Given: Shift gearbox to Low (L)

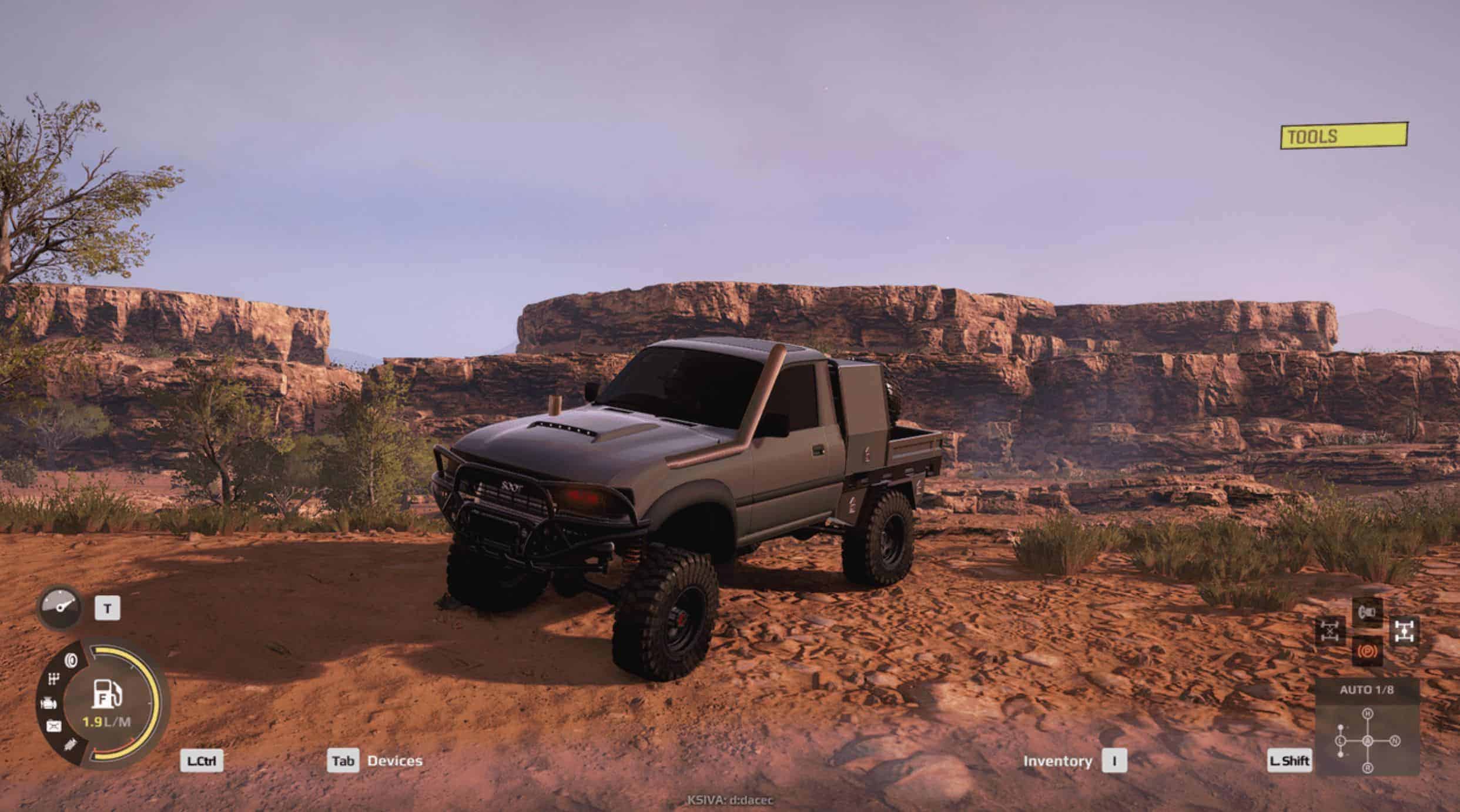Looking at the screenshot, I should coord(1341,740).
